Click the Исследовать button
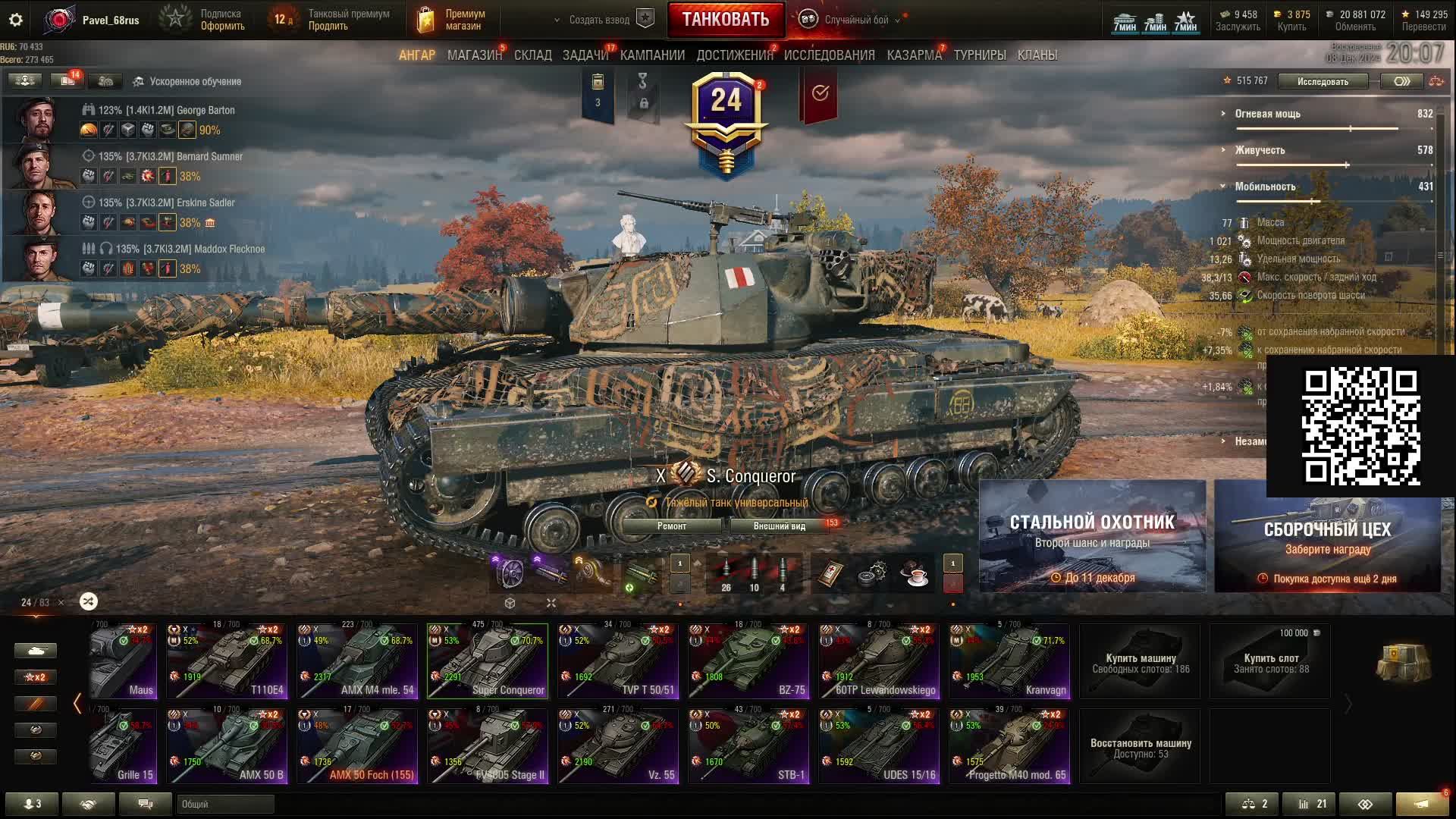This screenshot has width=1456, height=819. (x=1323, y=81)
